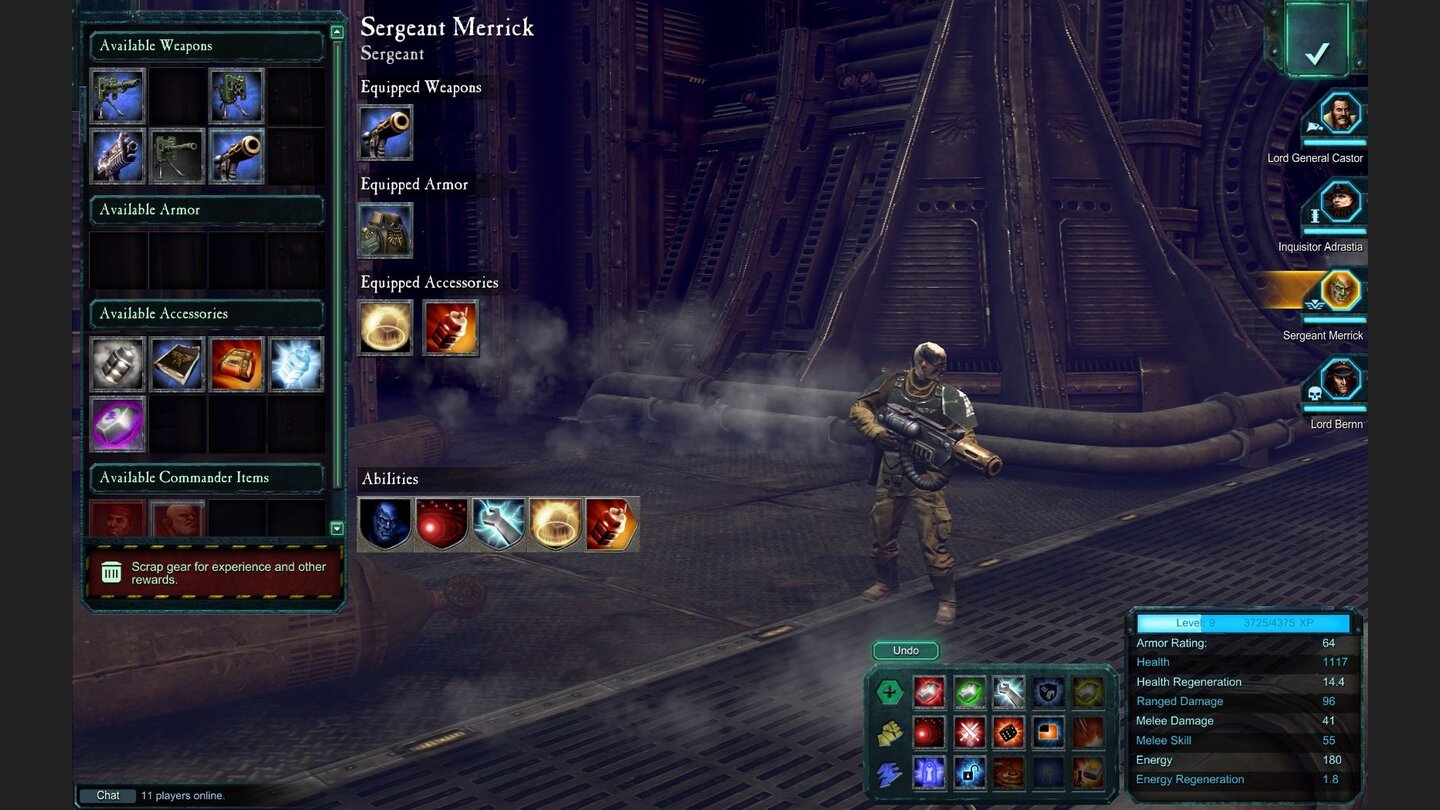Image resolution: width=1440 pixels, height=810 pixels.
Task: Open the Chat panel
Action: [x=108, y=795]
